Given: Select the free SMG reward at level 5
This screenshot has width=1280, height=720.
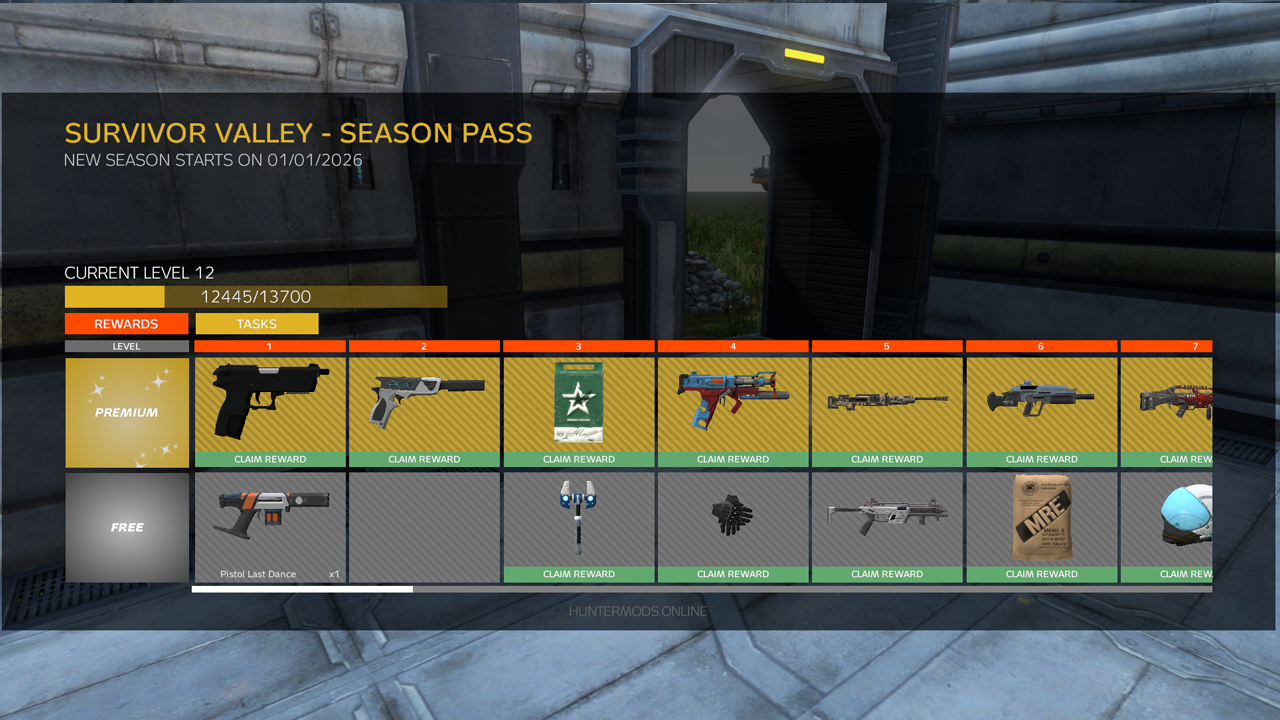Looking at the screenshot, I should [x=887, y=515].
